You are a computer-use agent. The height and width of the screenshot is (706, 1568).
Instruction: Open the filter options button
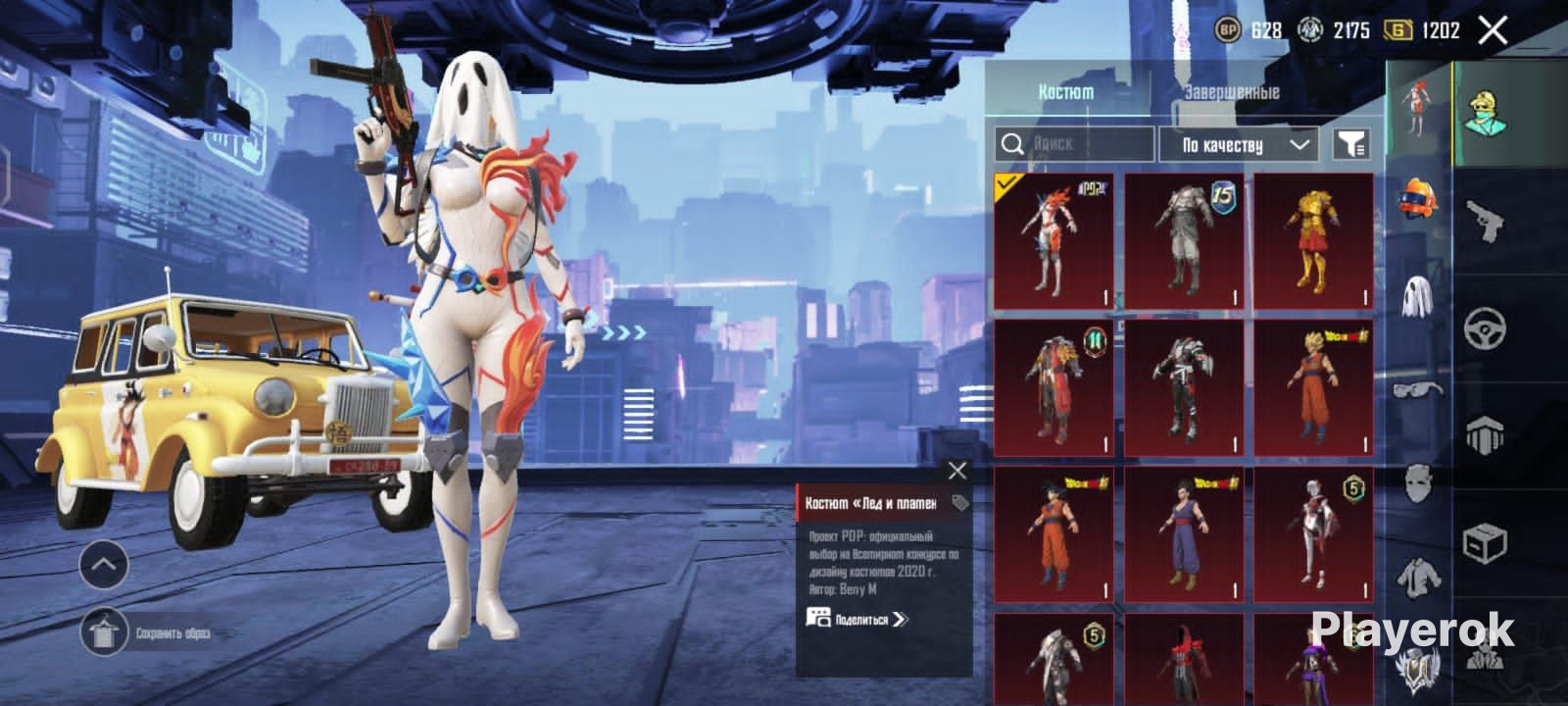click(1351, 145)
